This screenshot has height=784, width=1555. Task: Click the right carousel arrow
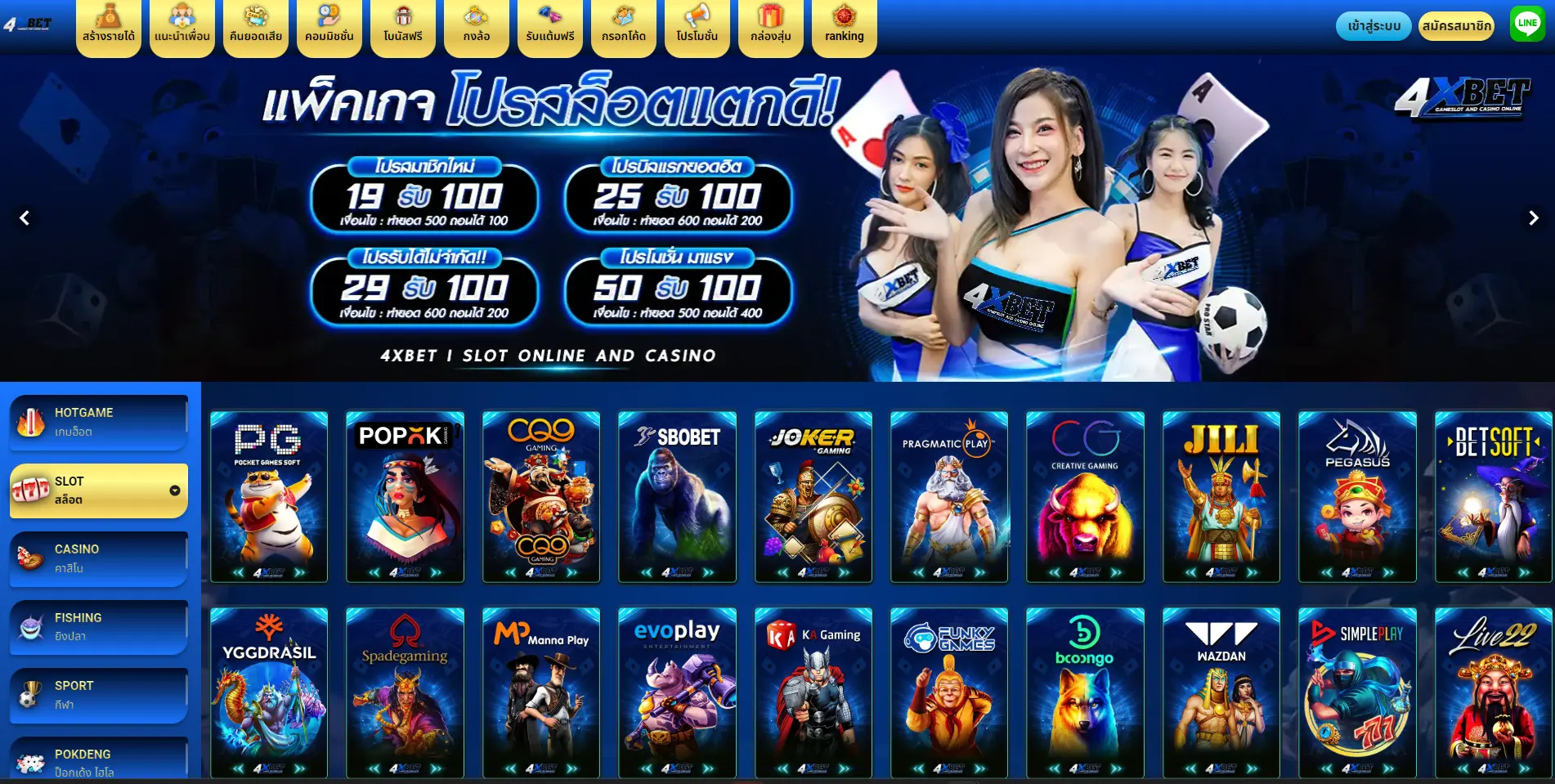(1532, 217)
